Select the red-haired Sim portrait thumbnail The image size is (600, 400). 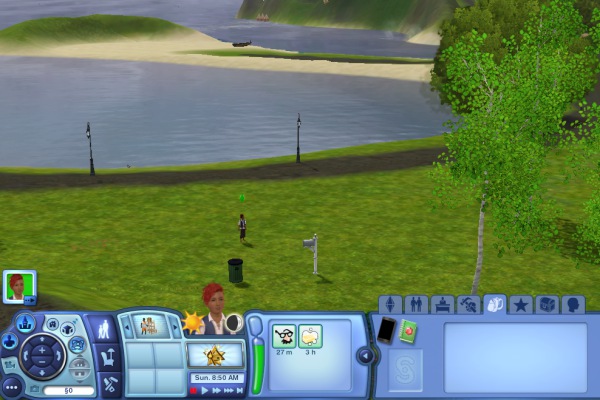coord(18,285)
